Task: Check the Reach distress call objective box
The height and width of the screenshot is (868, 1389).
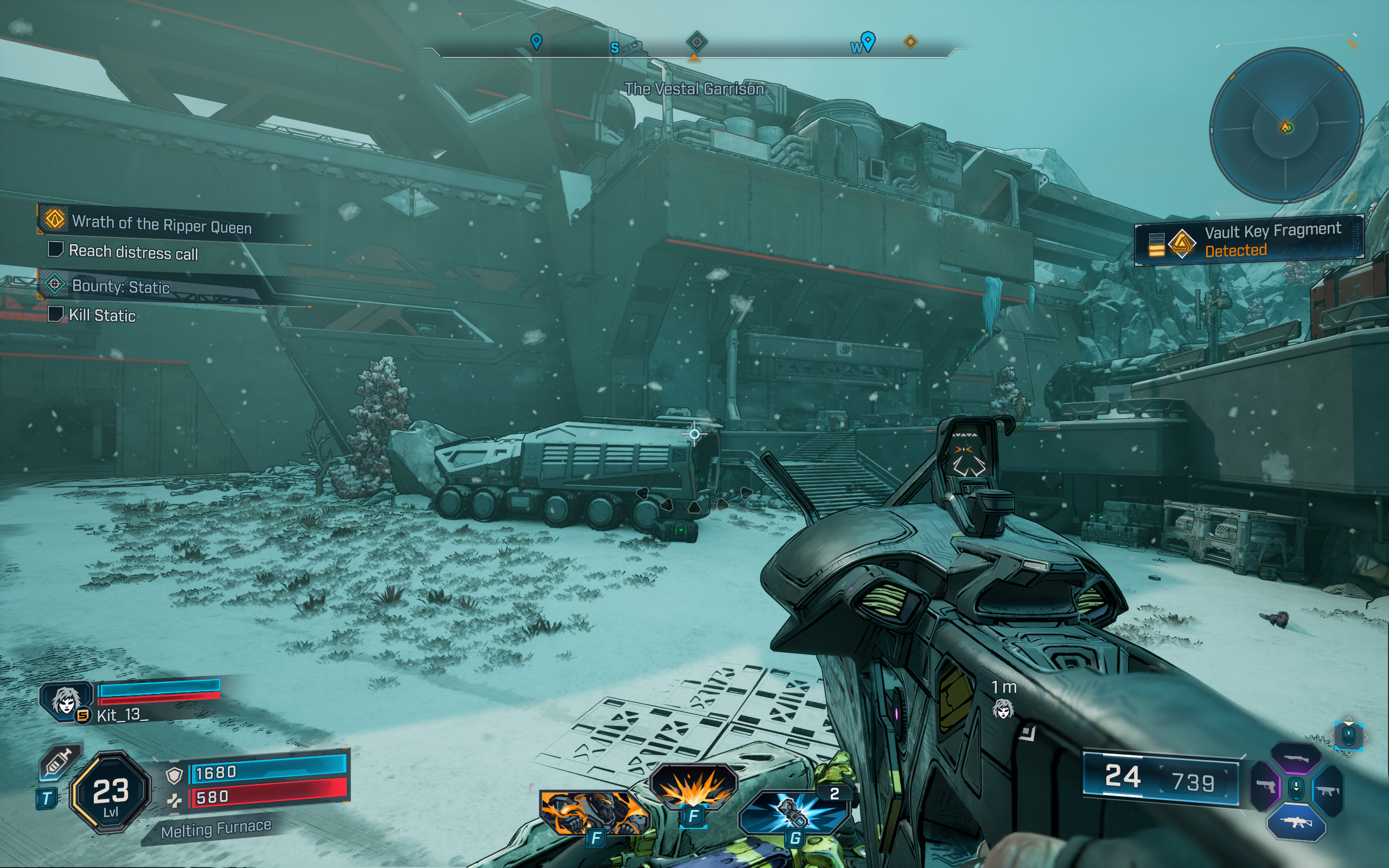Action: click(56, 251)
